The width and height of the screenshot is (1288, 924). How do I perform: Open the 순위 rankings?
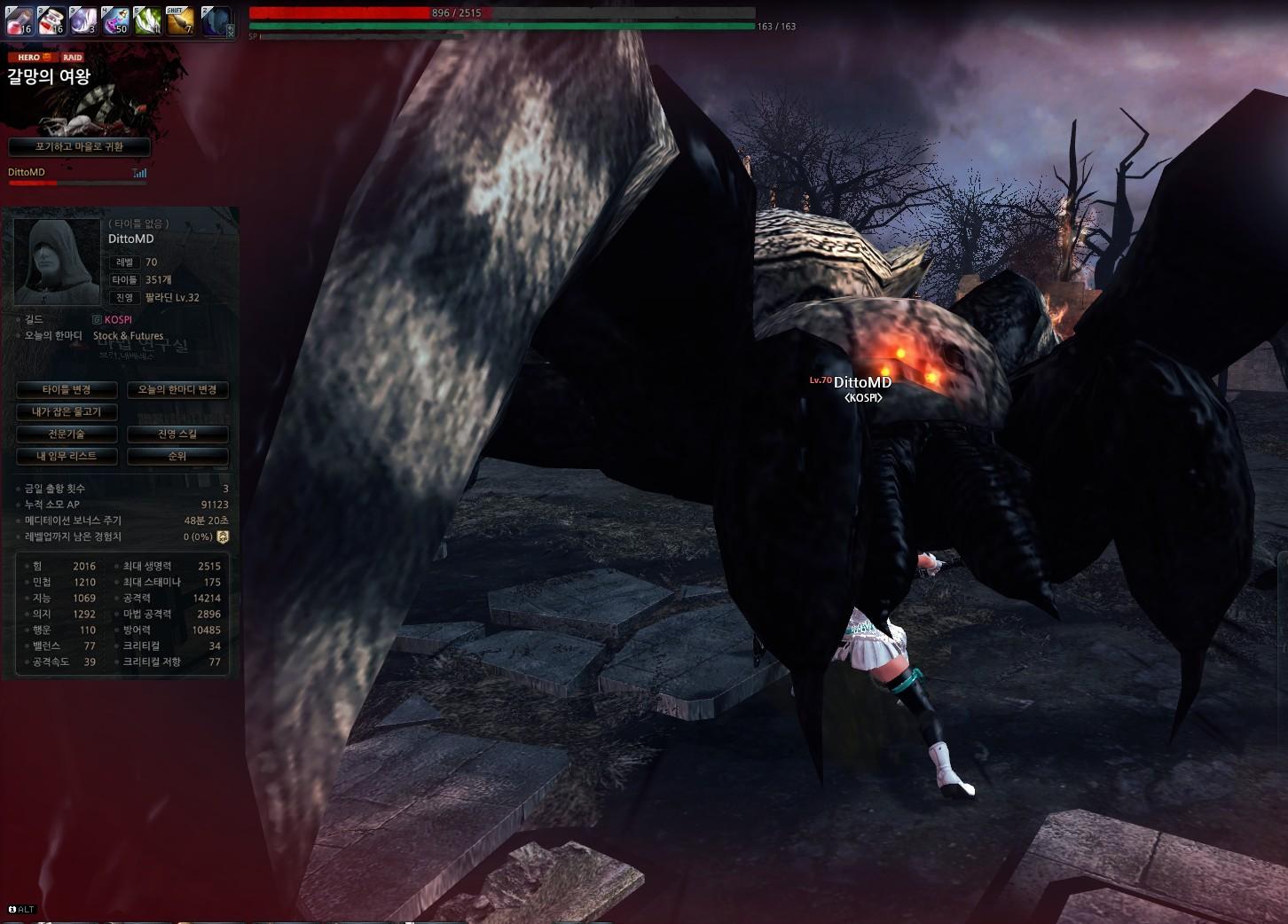tap(177, 457)
